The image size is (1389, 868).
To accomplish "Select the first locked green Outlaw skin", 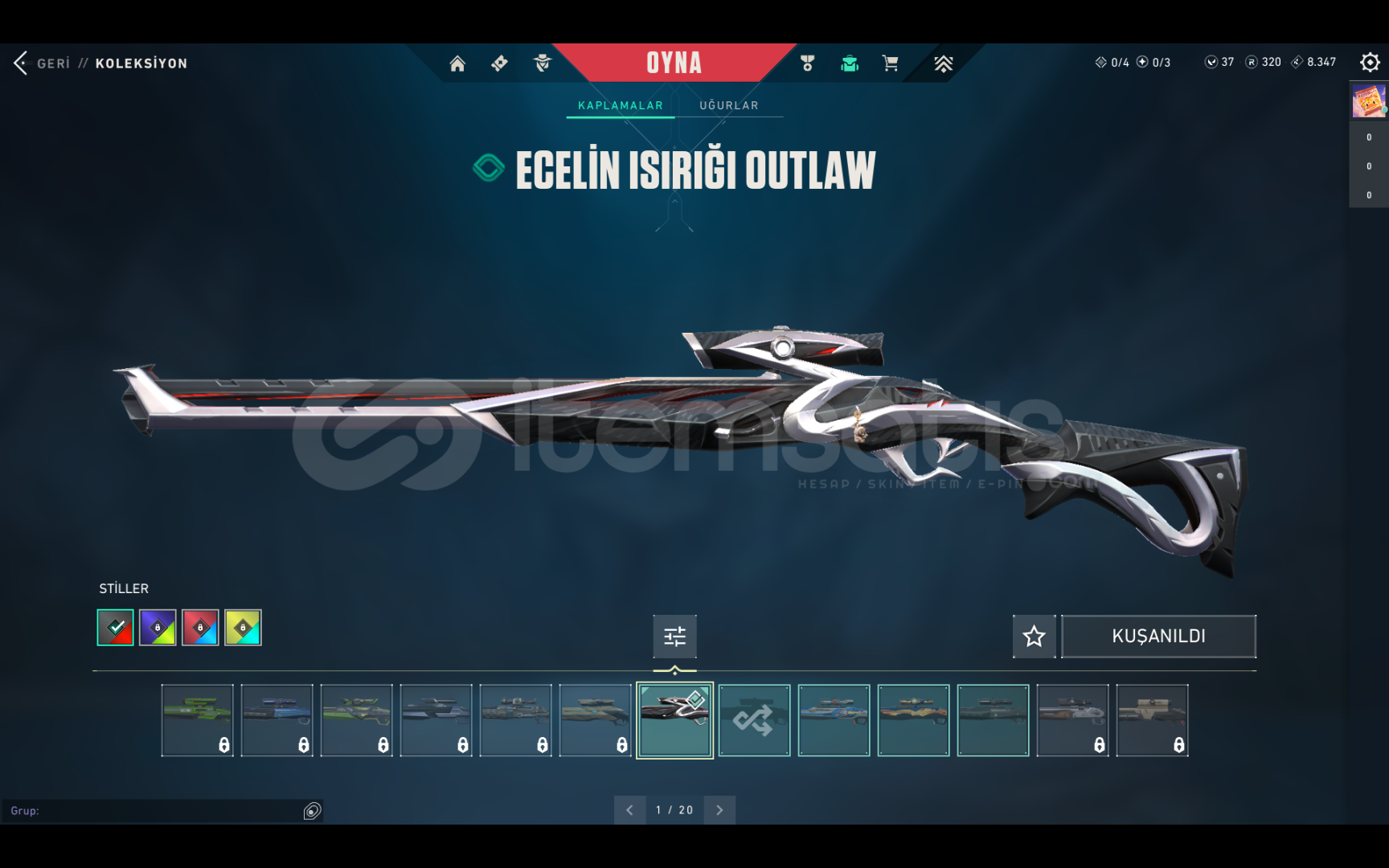I will pos(197,720).
